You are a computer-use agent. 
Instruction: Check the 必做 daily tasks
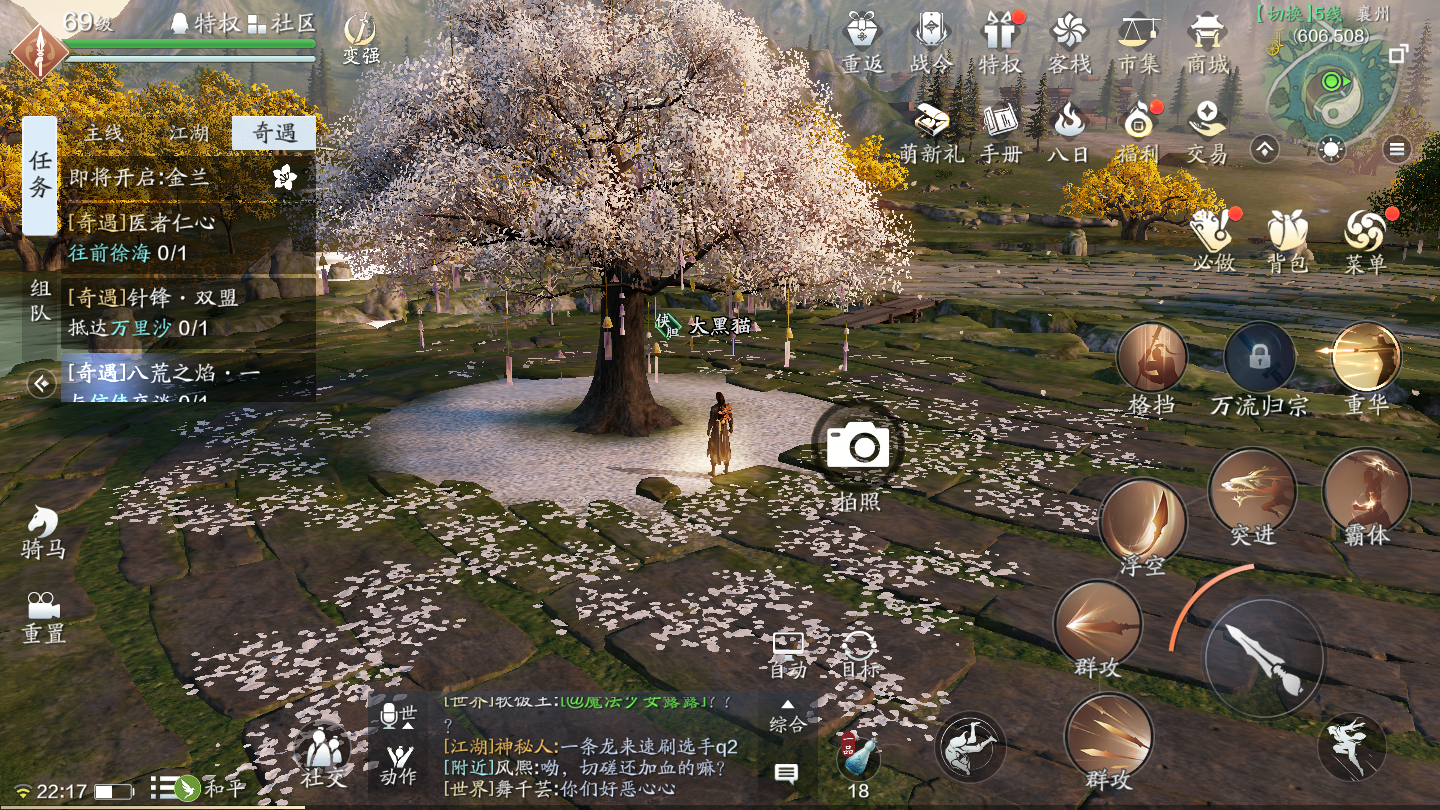1210,240
